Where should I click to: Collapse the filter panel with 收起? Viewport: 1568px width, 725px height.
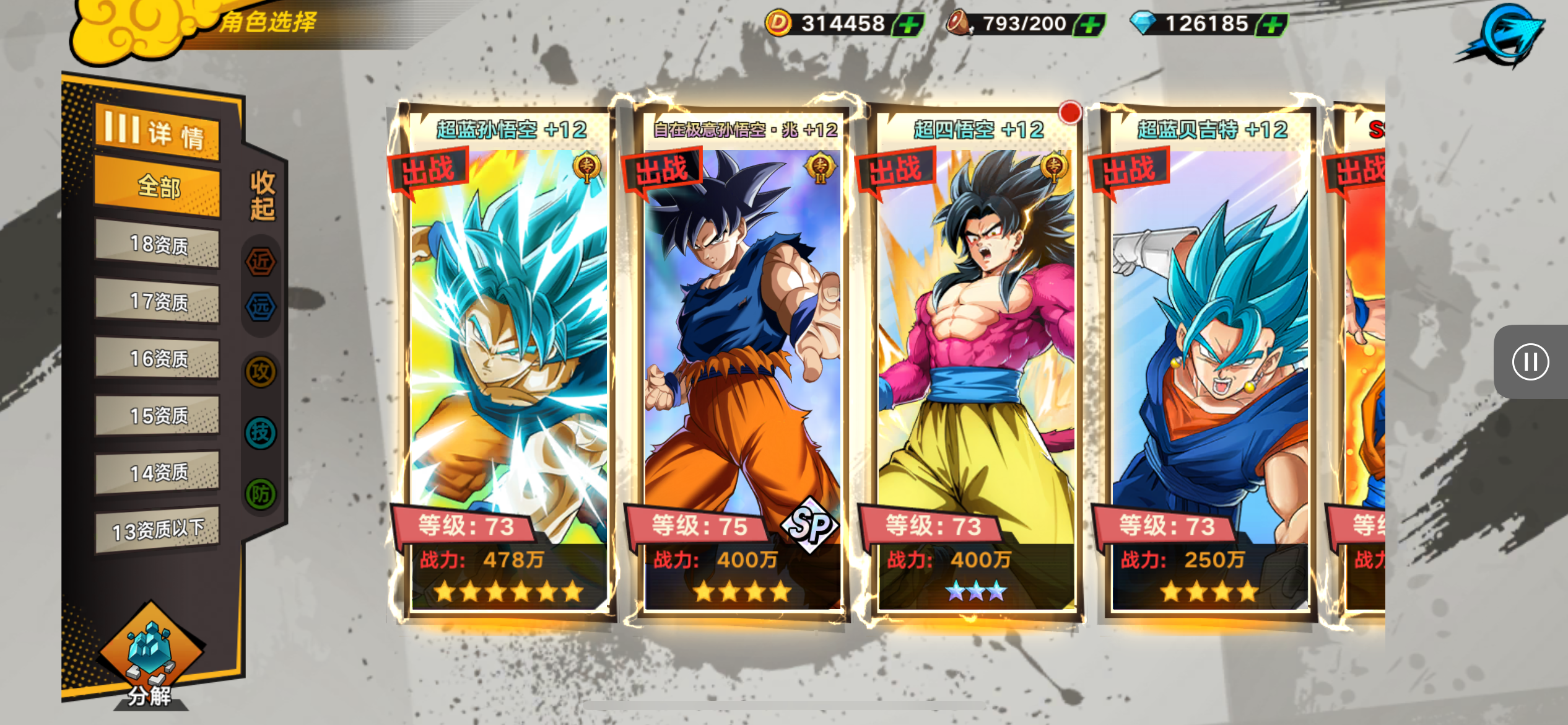(262, 196)
